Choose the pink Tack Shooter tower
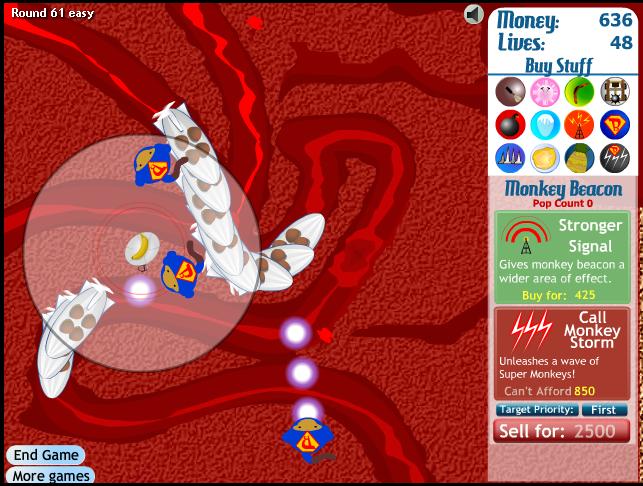 coord(544,91)
